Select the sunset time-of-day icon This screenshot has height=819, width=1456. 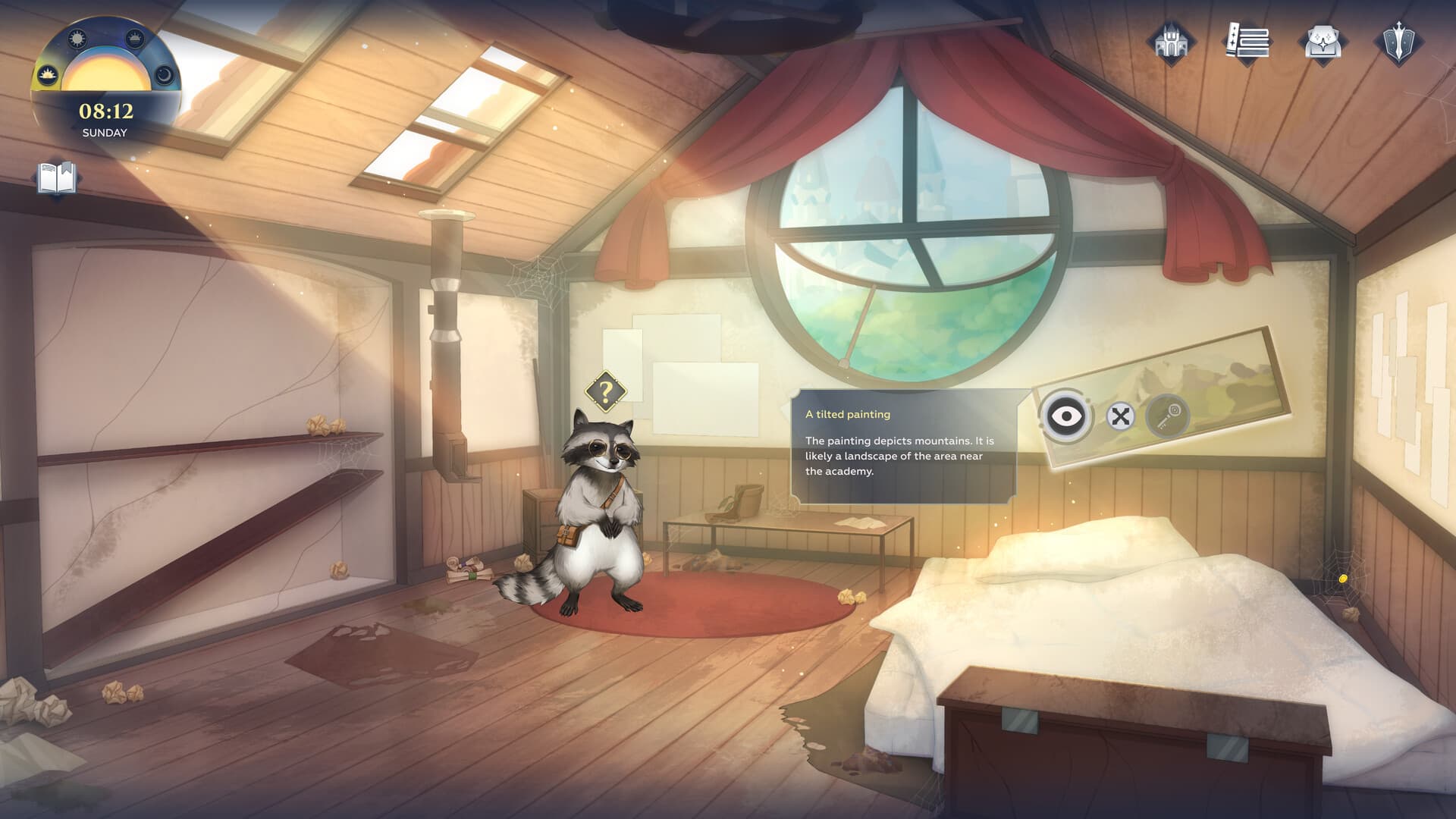point(135,38)
